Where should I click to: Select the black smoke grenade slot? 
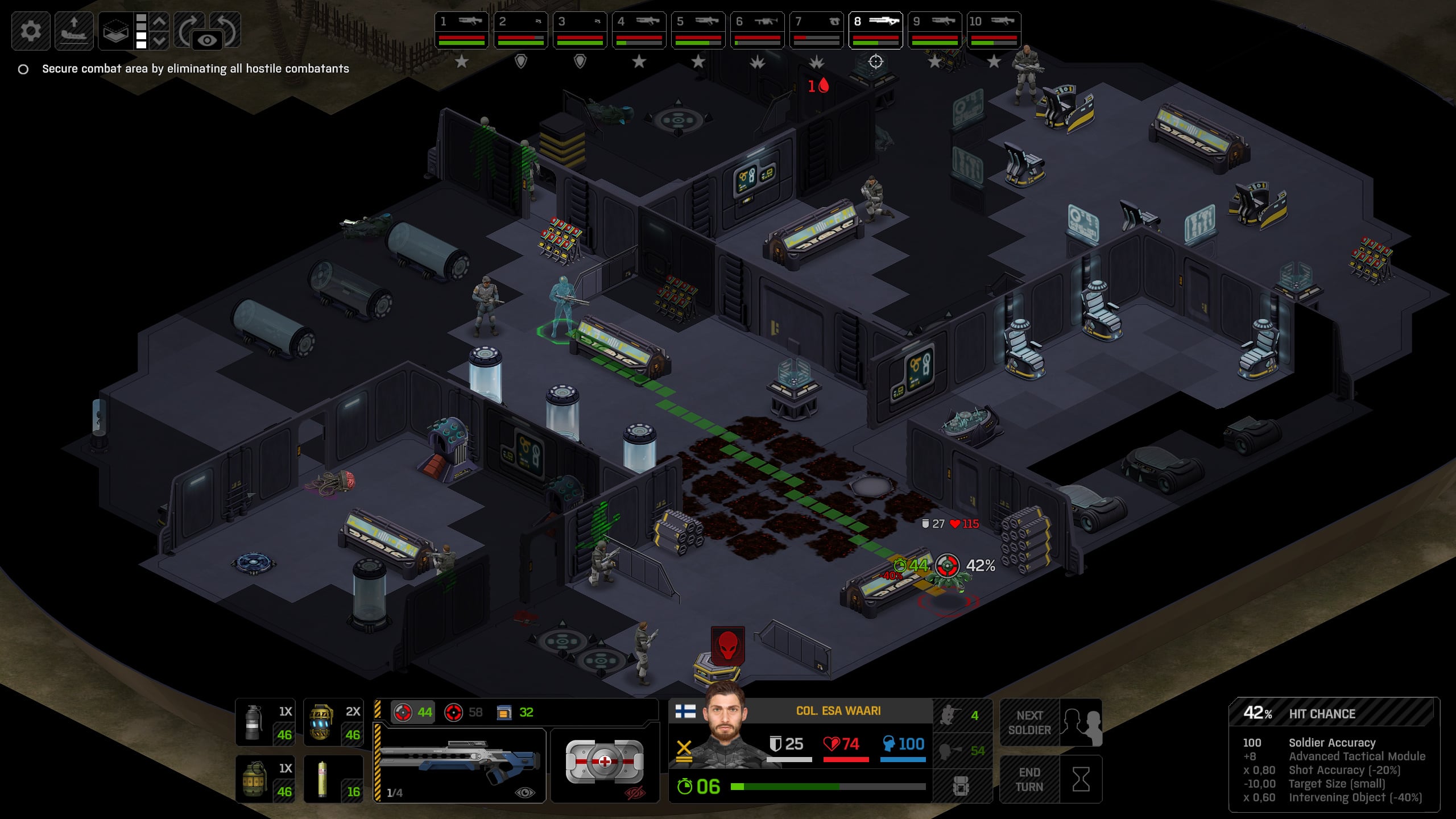(265, 722)
